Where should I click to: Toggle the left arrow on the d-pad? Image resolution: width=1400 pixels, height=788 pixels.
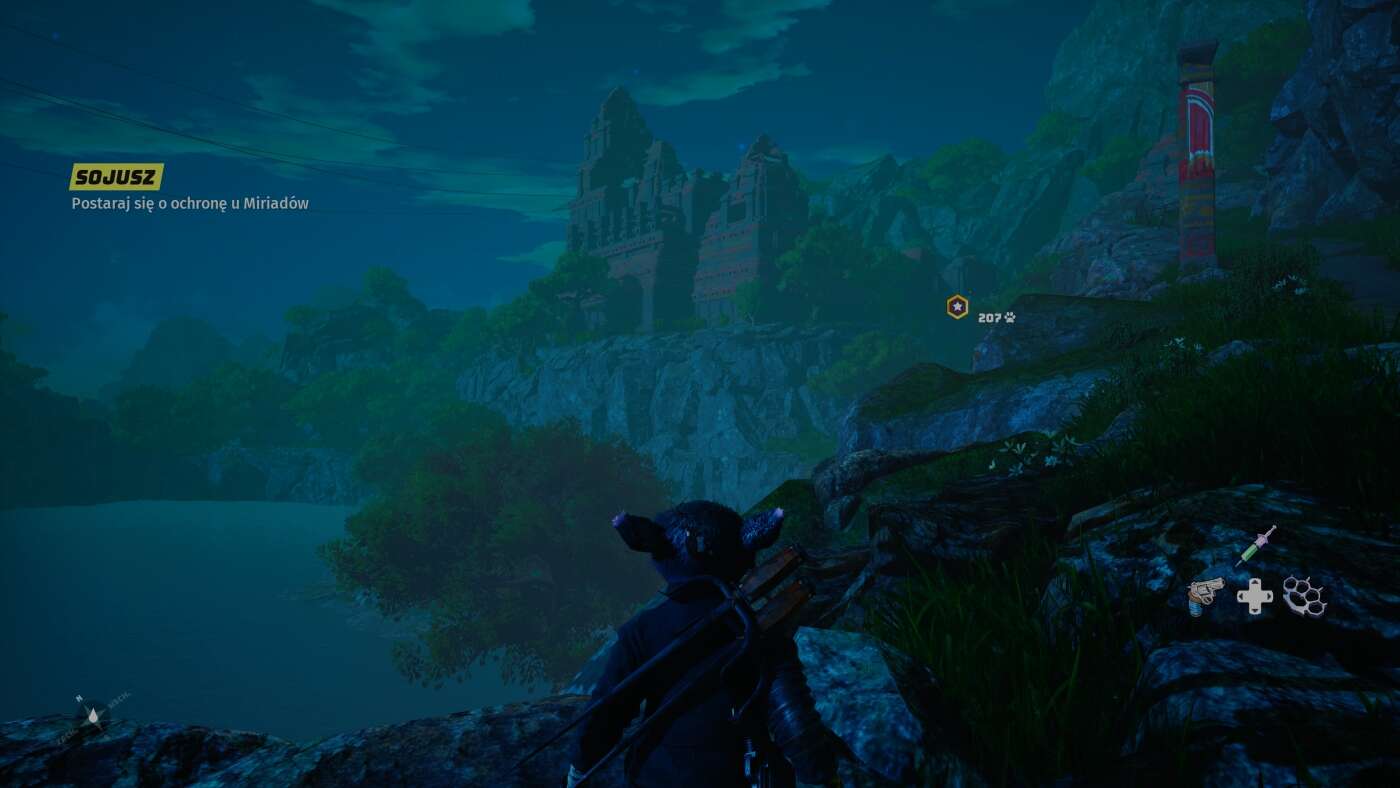1242,596
